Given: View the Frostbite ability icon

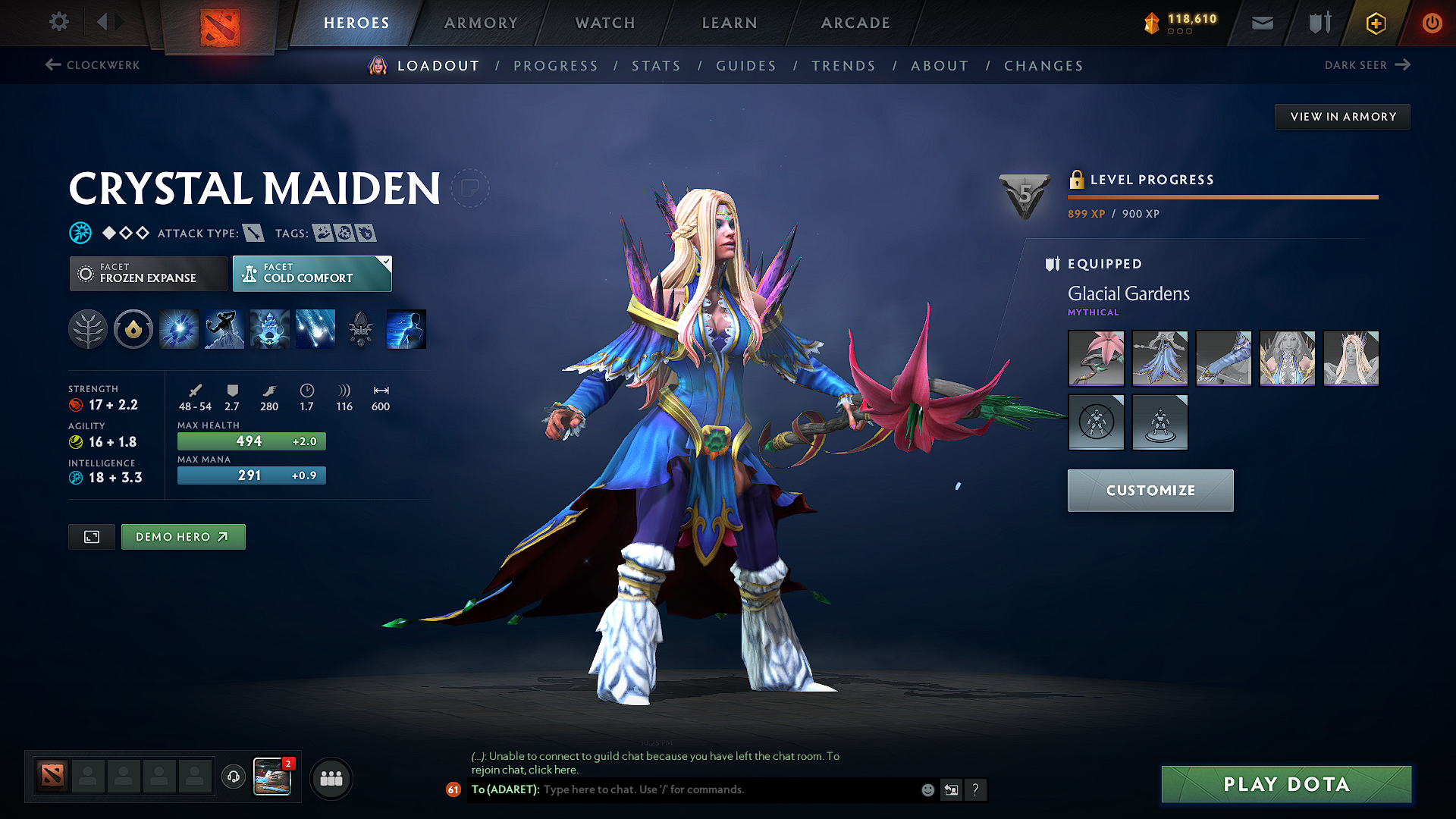Looking at the screenshot, I should 224,329.
